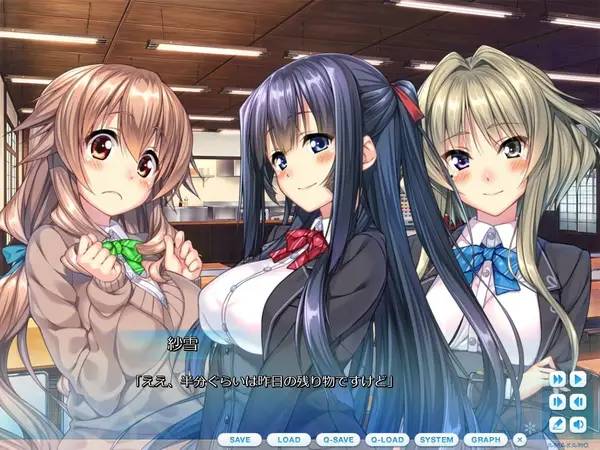The image size is (600, 450).
Task: Activate the fast-forward skip icon
Action: (558, 379)
